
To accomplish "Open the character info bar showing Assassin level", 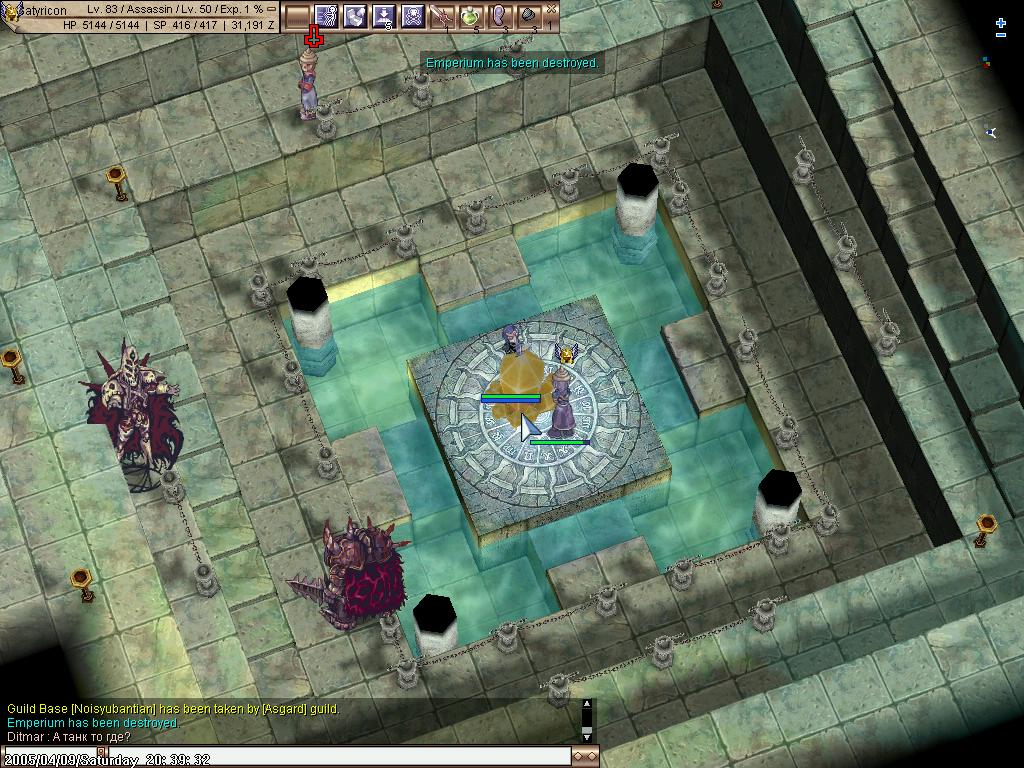I will [140, 16].
